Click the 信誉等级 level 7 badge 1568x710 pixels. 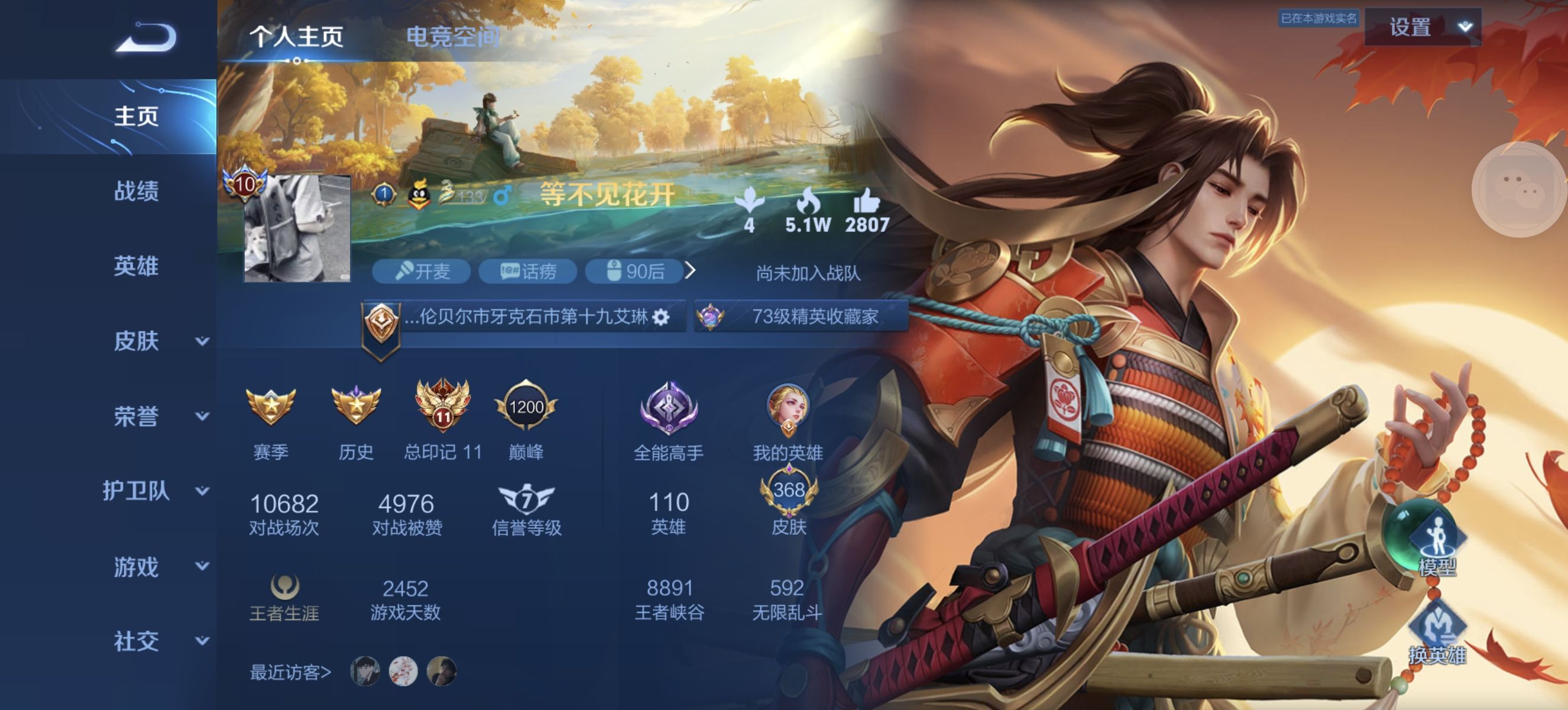point(527,500)
